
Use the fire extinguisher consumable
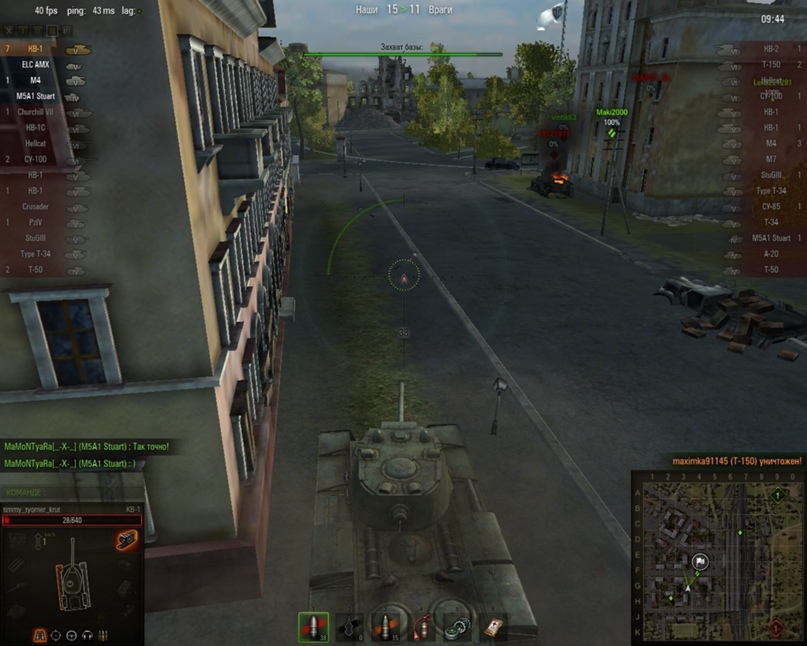(x=423, y=627)
